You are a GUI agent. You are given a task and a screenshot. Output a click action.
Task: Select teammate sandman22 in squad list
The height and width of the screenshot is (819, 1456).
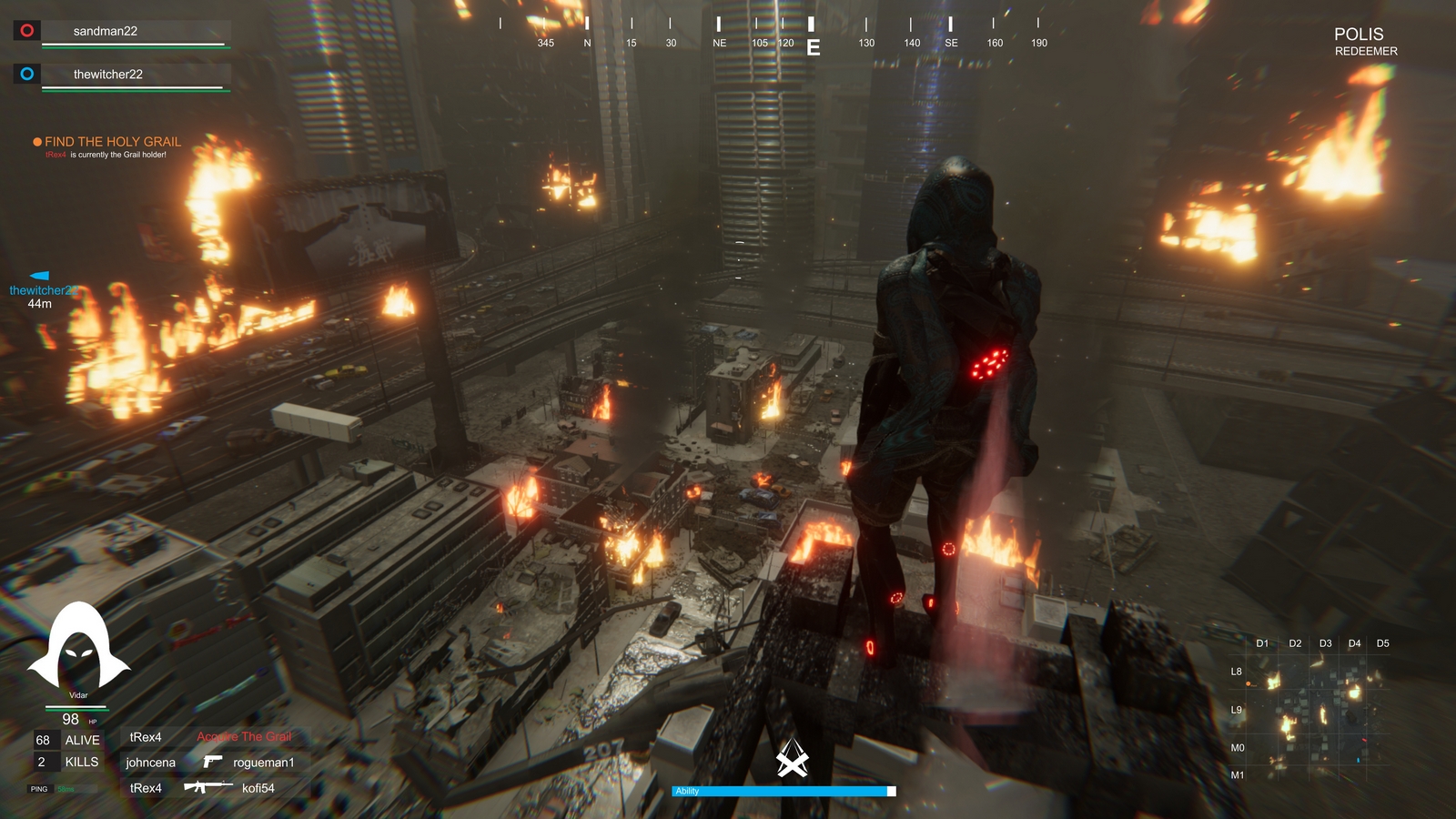[106, 31]
